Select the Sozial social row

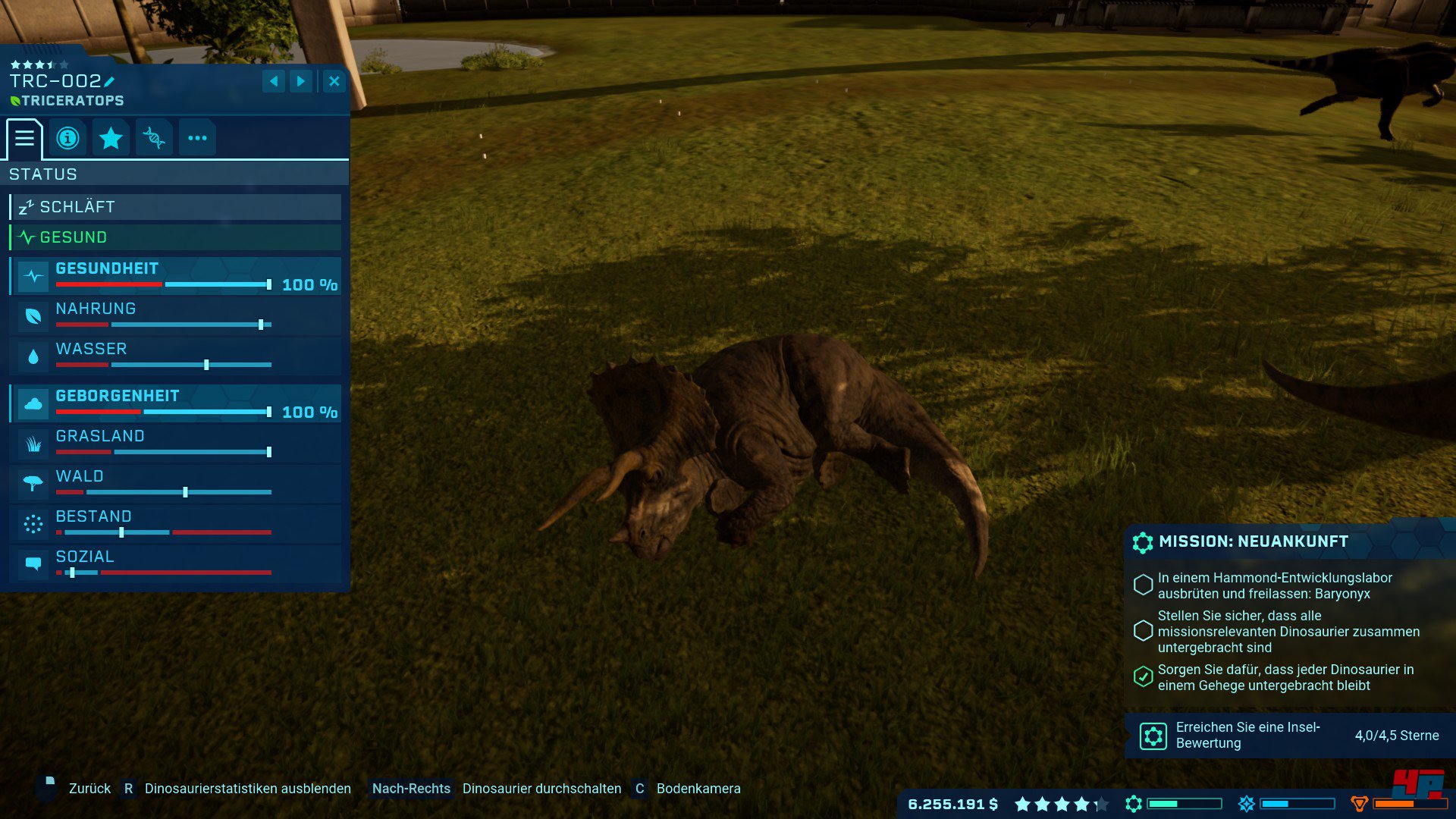click(176, 564)
